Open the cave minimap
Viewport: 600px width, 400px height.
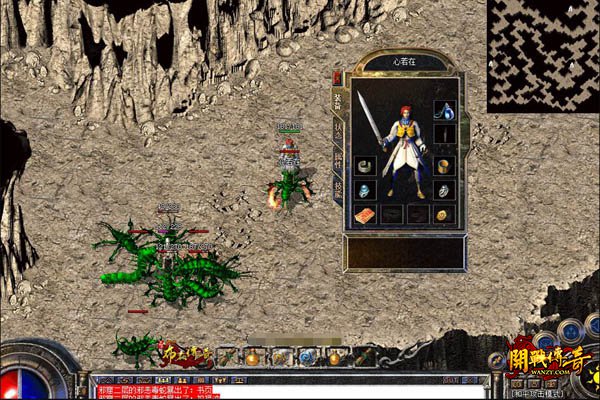pyautogui.click(x=543, y=55)
